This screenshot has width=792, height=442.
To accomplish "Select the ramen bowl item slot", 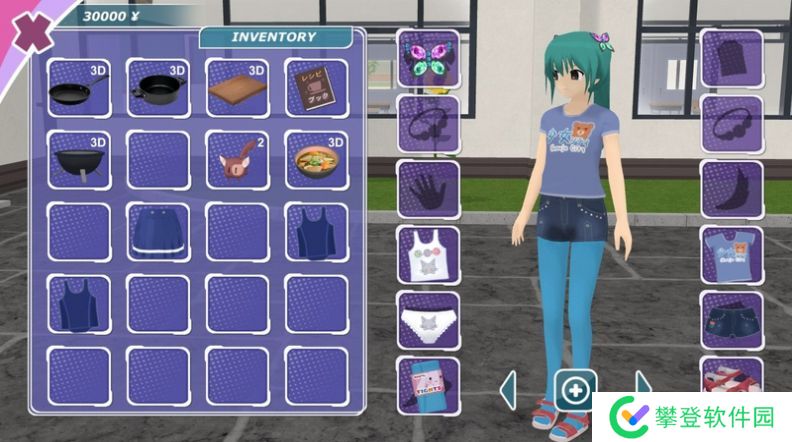I will [316, 159].
